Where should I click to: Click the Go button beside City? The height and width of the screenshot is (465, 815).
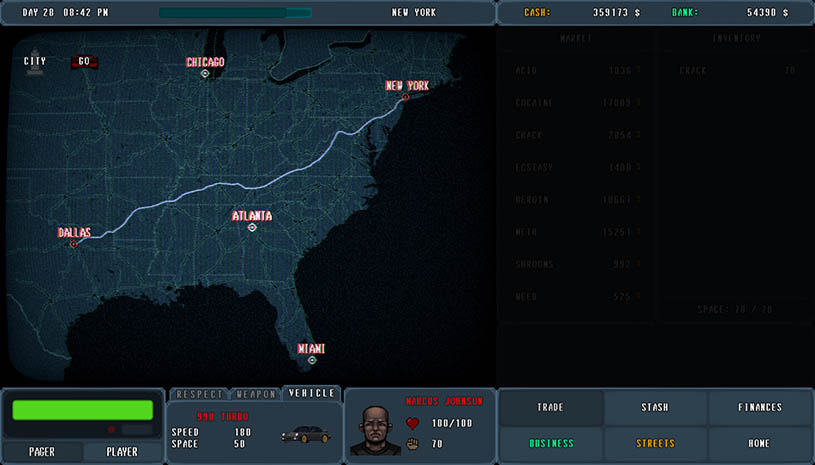pyautogui.click(x=84, y=61)
